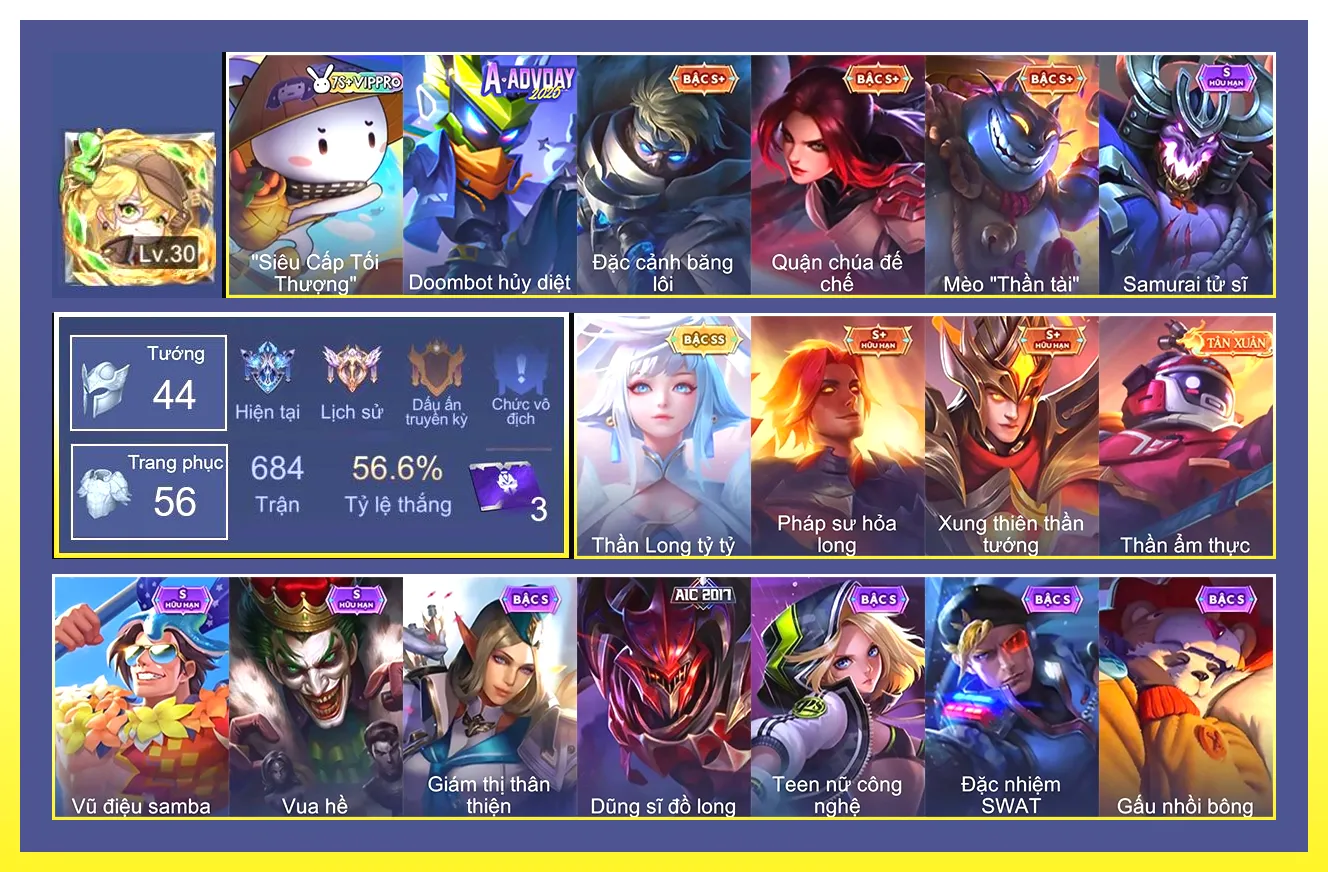Click the "Dấu ấn truyền kỳ" bronze shield icon
The width and height of the screenshot is (1328, 872).
437,365
